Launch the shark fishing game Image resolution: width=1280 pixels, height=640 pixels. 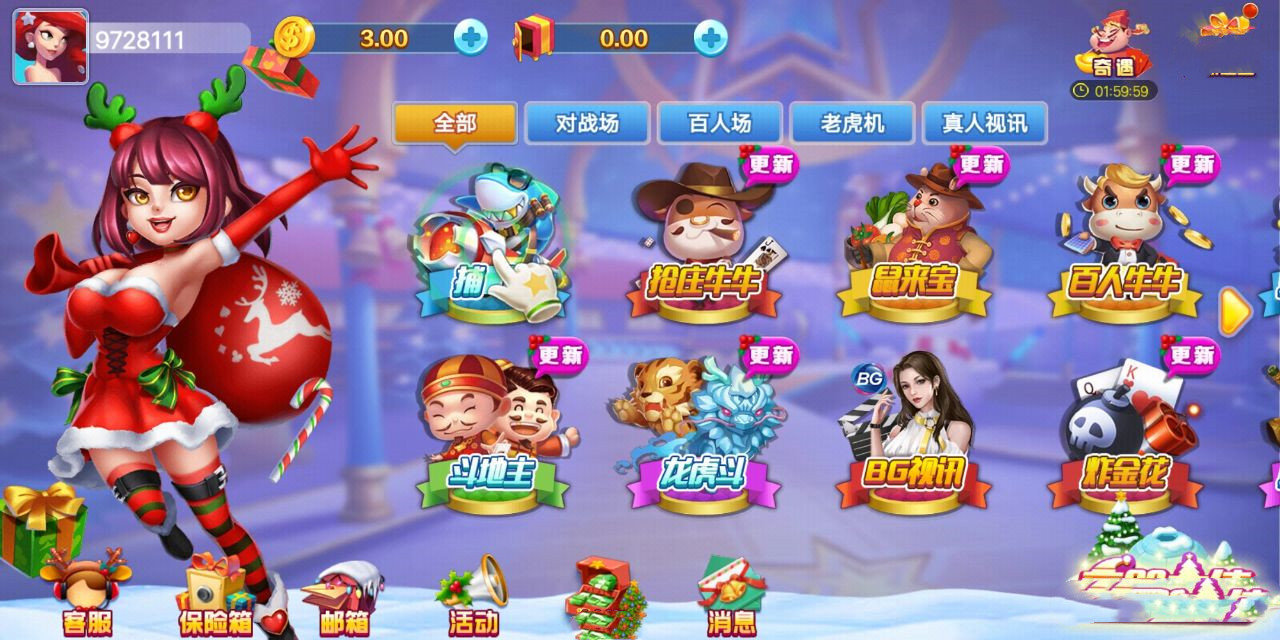coord(492,245)
